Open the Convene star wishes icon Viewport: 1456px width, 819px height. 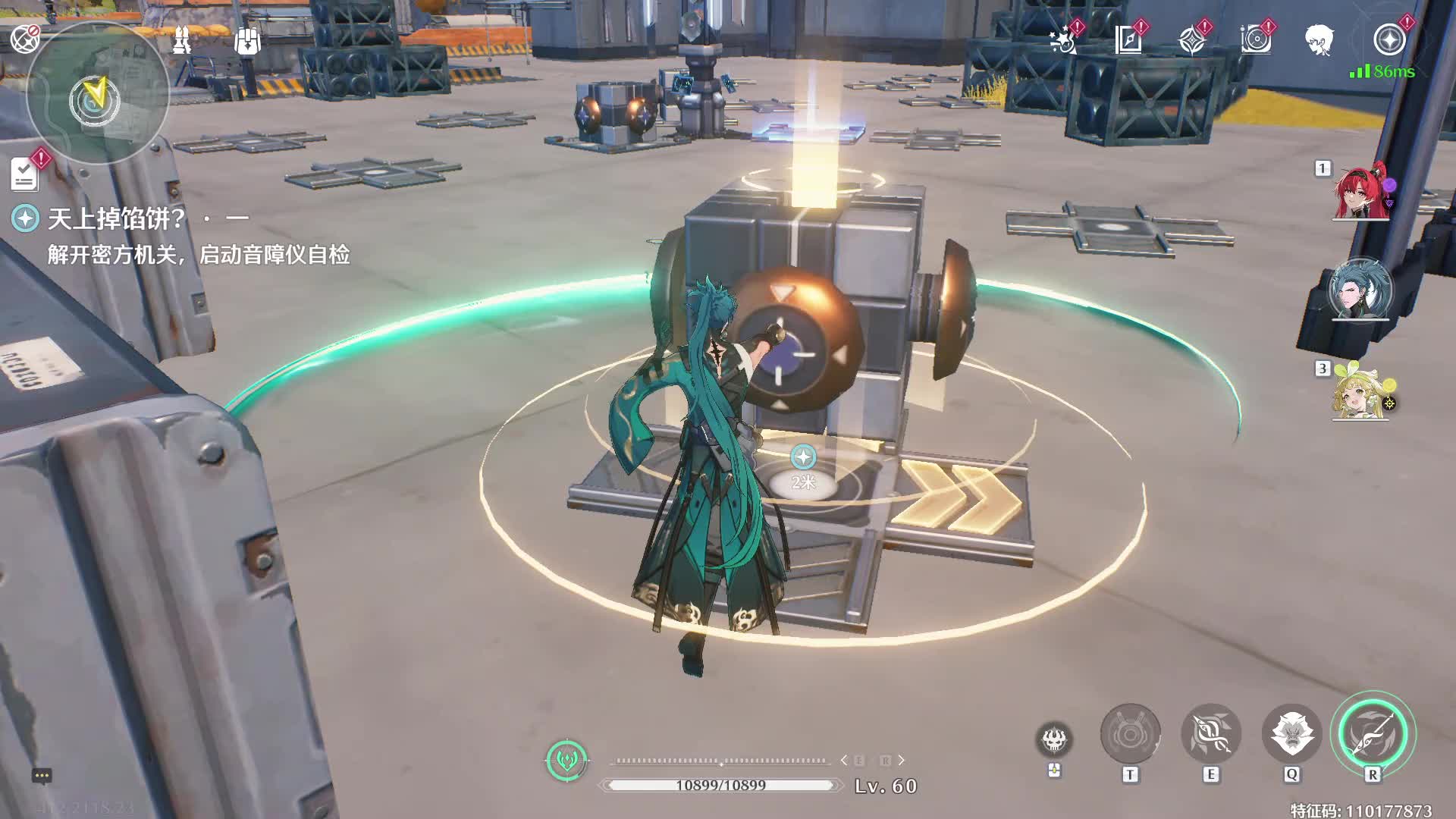1064,39
